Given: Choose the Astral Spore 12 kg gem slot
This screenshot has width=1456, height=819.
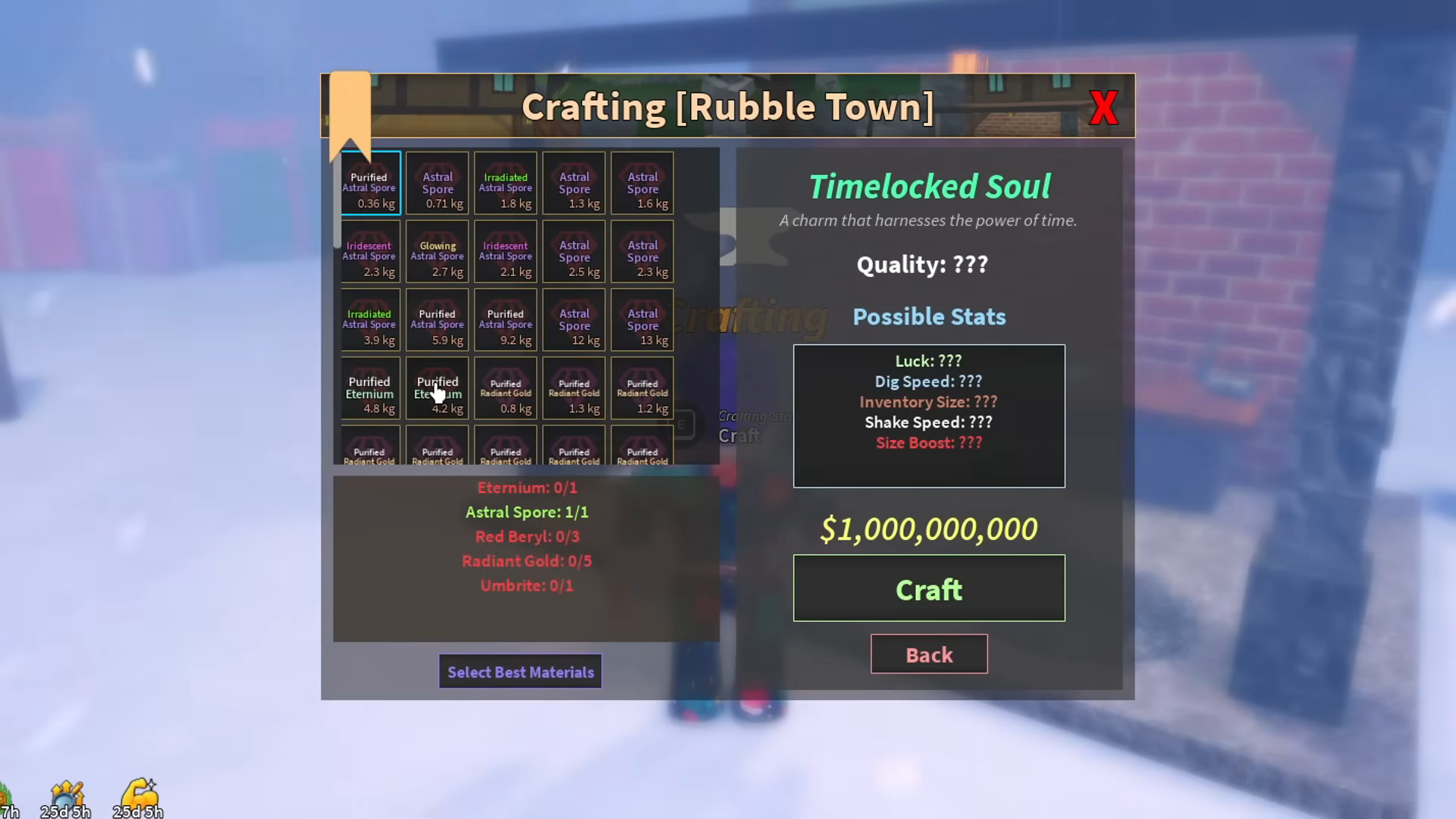Looking at the screenshot, I should click(x=574, y=320).
